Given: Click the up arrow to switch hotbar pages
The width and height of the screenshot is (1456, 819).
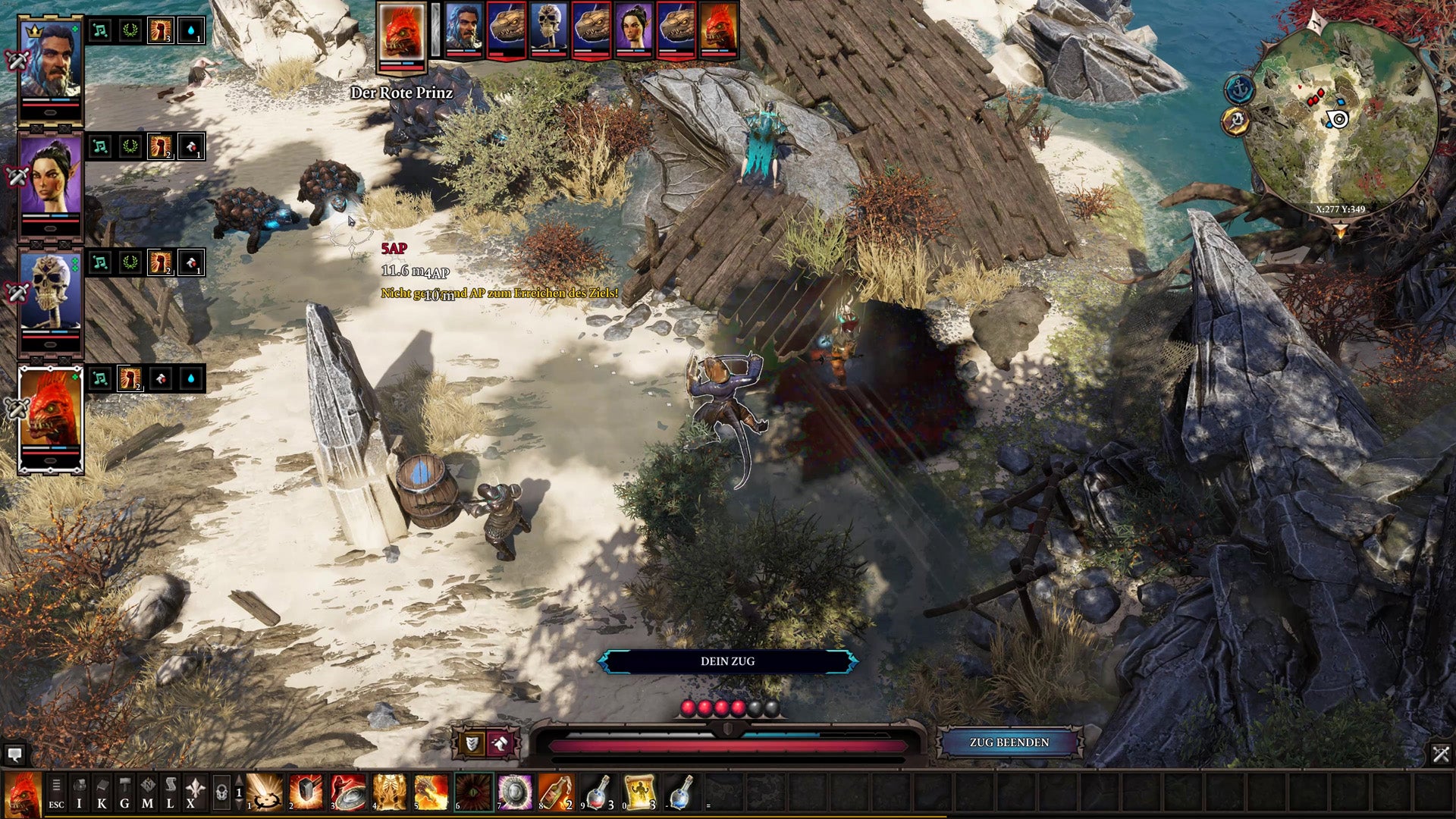Looking at the screenshot, I should coord(238,780).
